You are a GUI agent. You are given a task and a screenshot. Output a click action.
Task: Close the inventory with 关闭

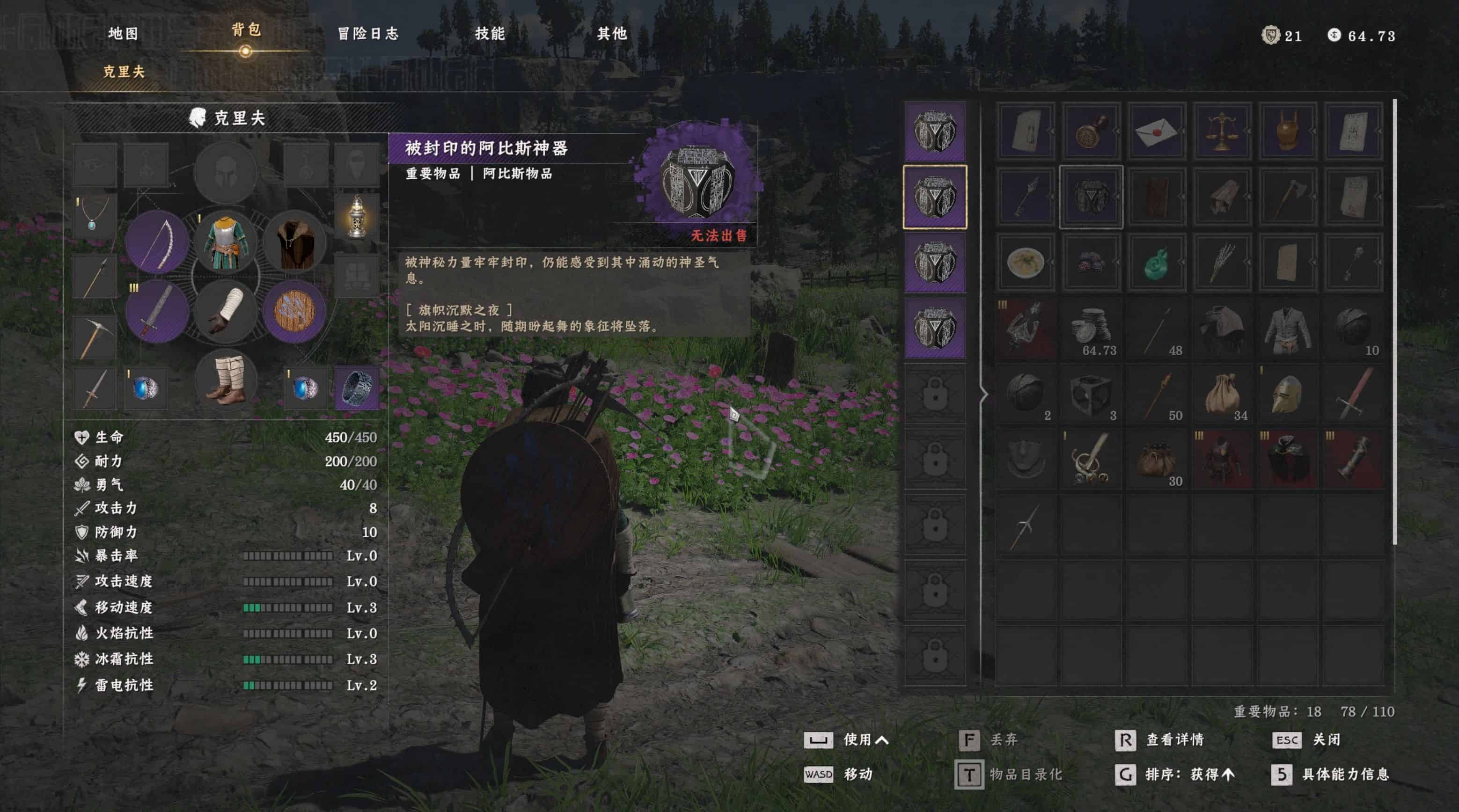1325,739
